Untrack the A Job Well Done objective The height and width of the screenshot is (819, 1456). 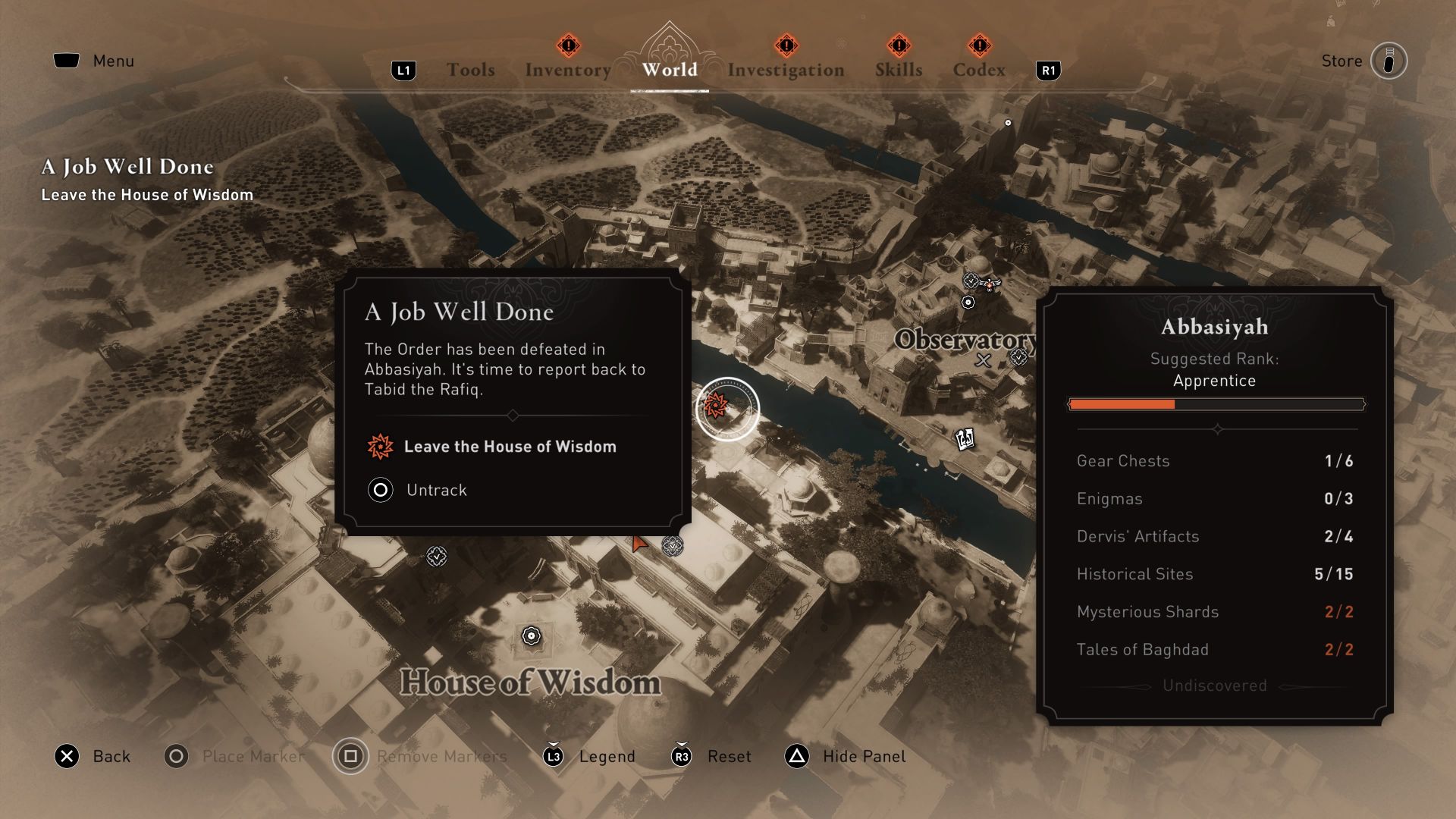pyautogui.click(x=416, y=490)
